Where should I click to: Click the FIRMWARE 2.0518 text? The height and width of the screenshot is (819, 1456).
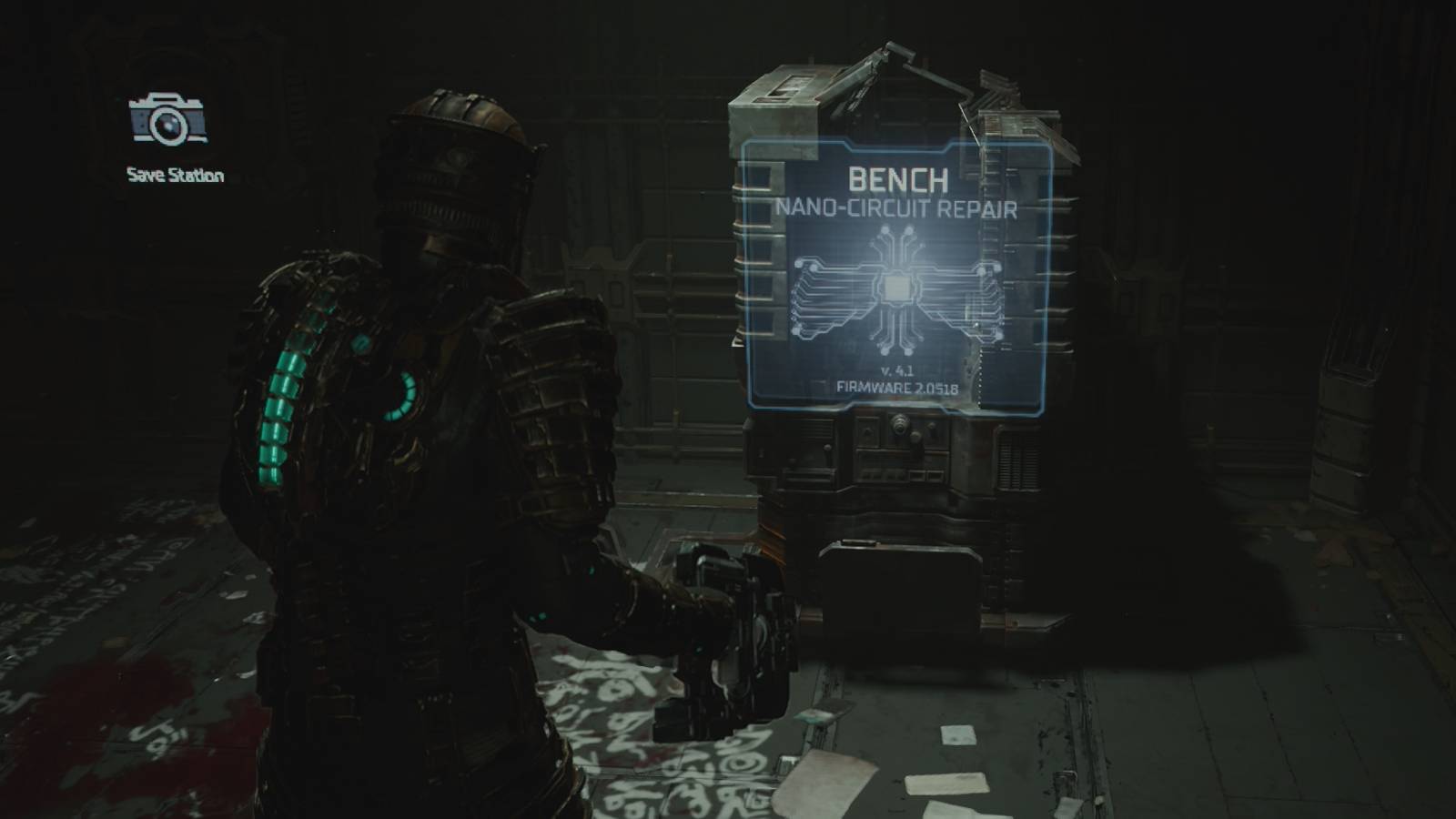[898, 389]
